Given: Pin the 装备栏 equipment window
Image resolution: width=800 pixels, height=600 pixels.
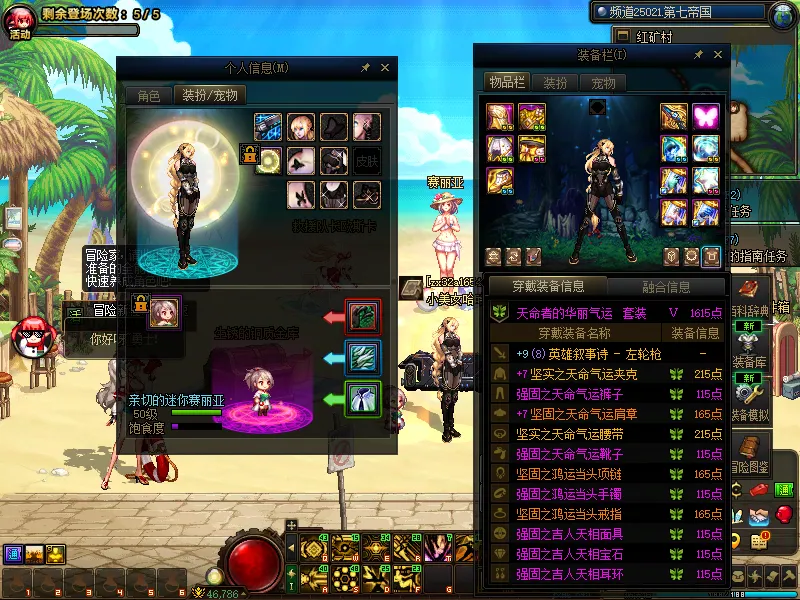Looking at the screenshot, I should [697, 54].
